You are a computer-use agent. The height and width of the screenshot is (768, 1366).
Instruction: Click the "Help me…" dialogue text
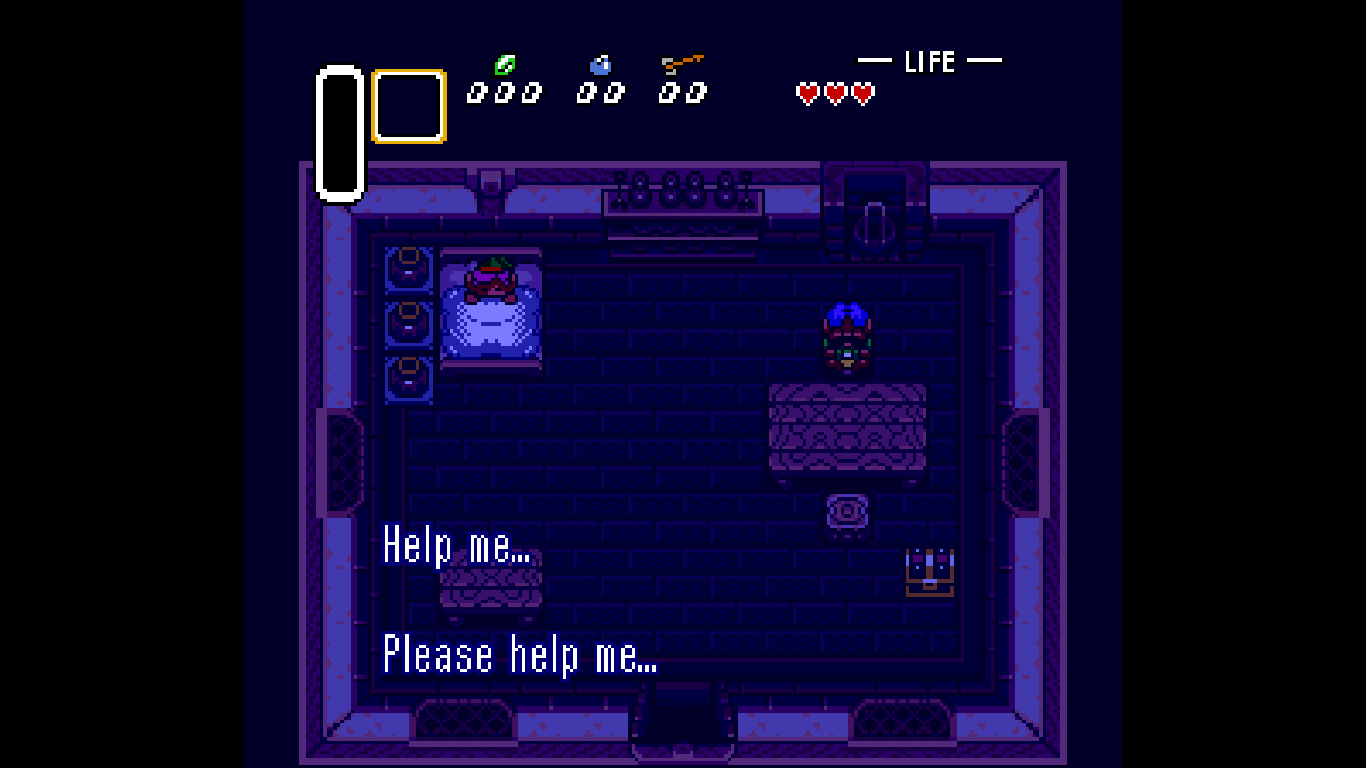click(457, 547)
